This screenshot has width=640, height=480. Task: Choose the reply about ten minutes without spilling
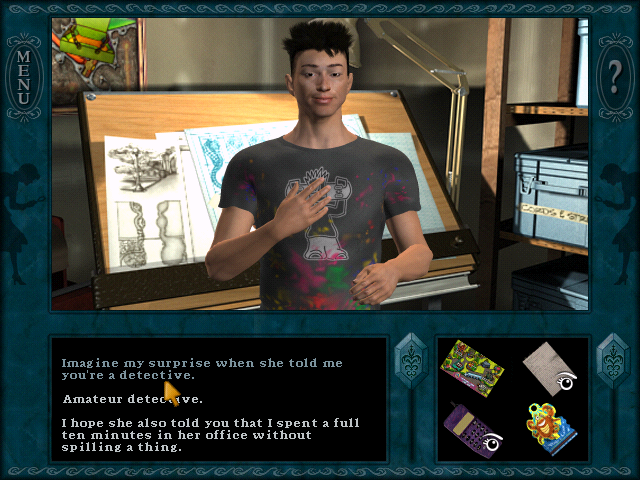tap(210, 435)
